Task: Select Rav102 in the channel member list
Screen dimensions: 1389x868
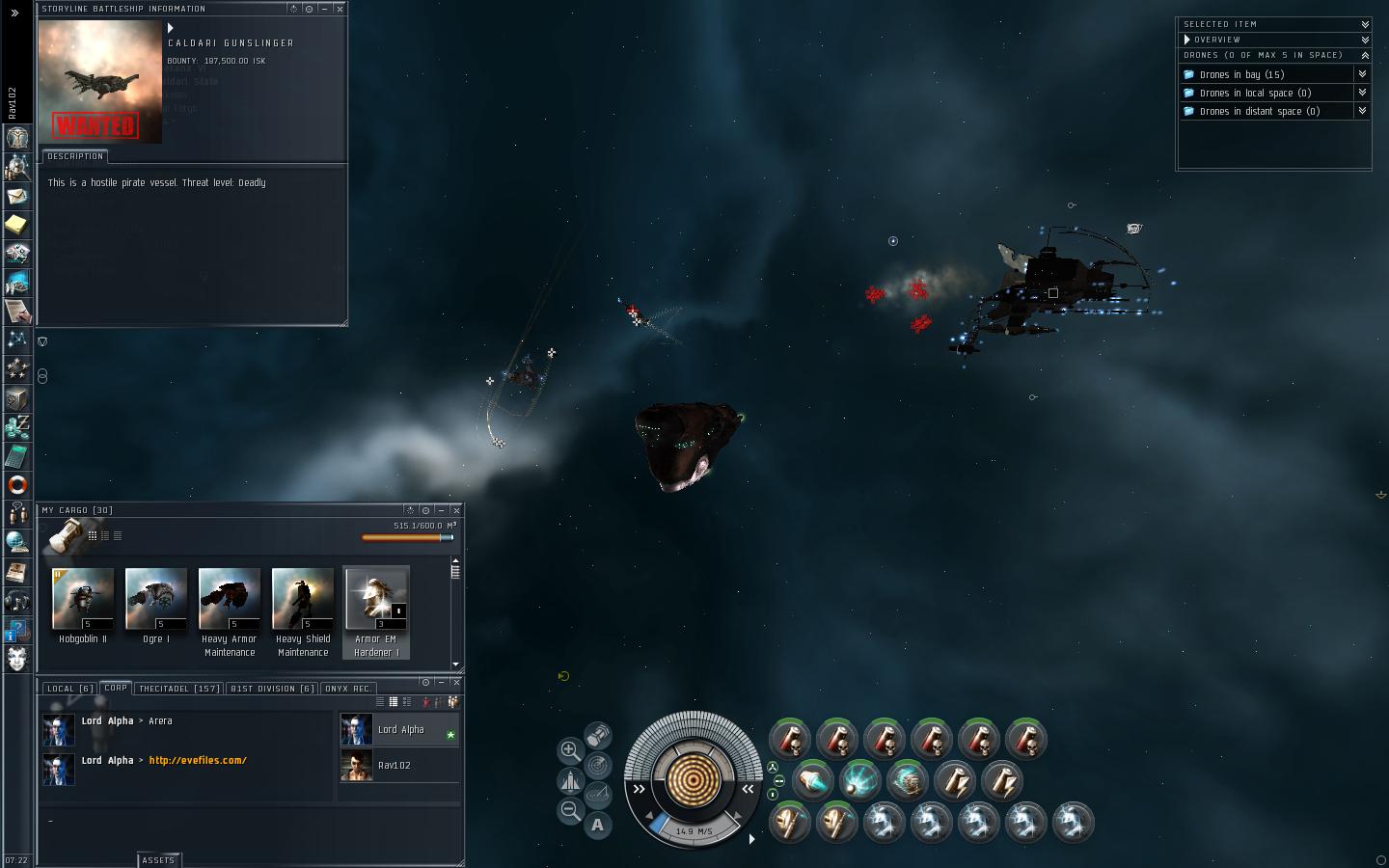Action: (394, 766)
